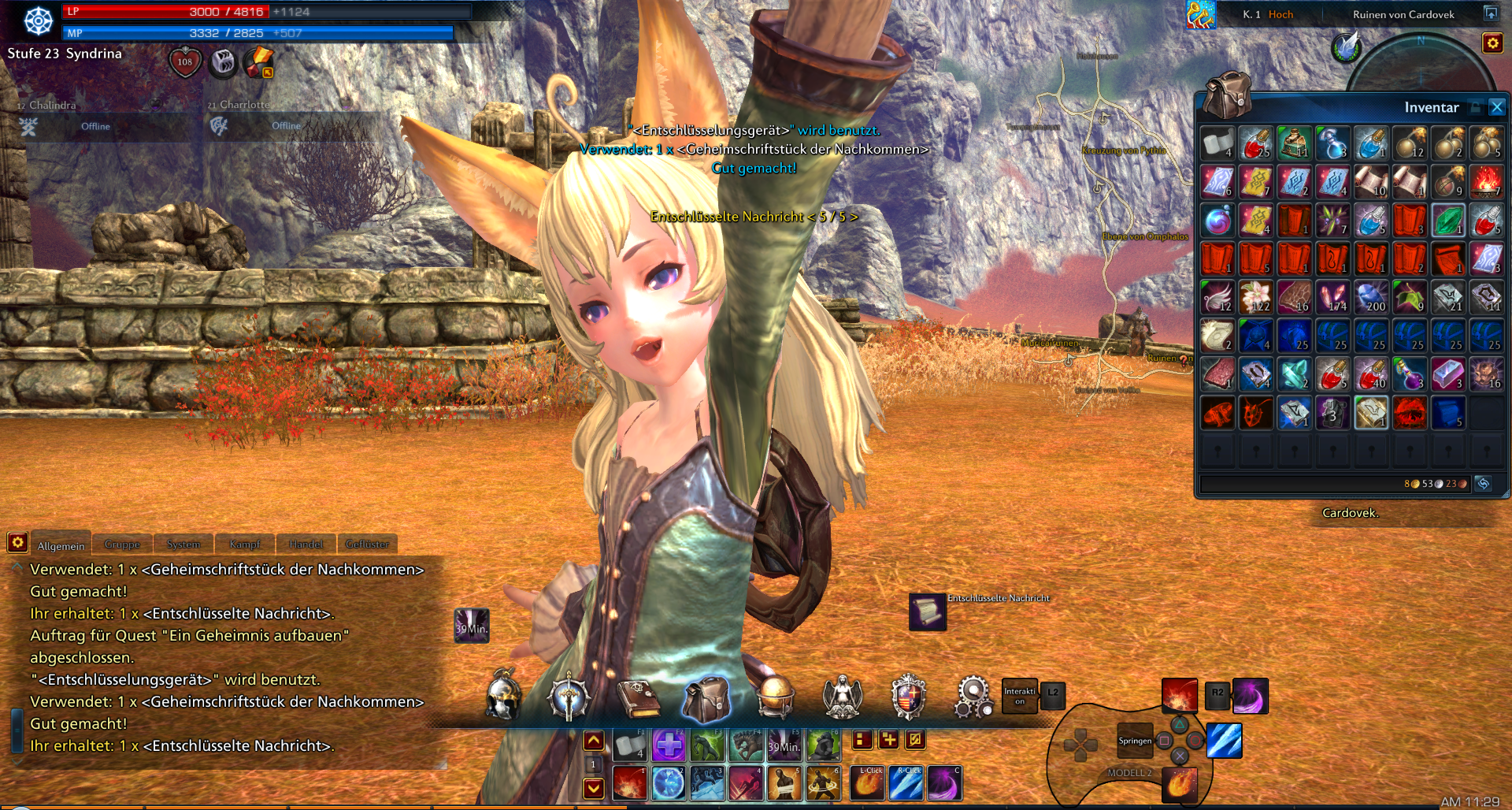The width and height of the screenshot is (1512, 810).
Task: Select the pink flower stack of 122
Action: click(x=1256, y=297)
